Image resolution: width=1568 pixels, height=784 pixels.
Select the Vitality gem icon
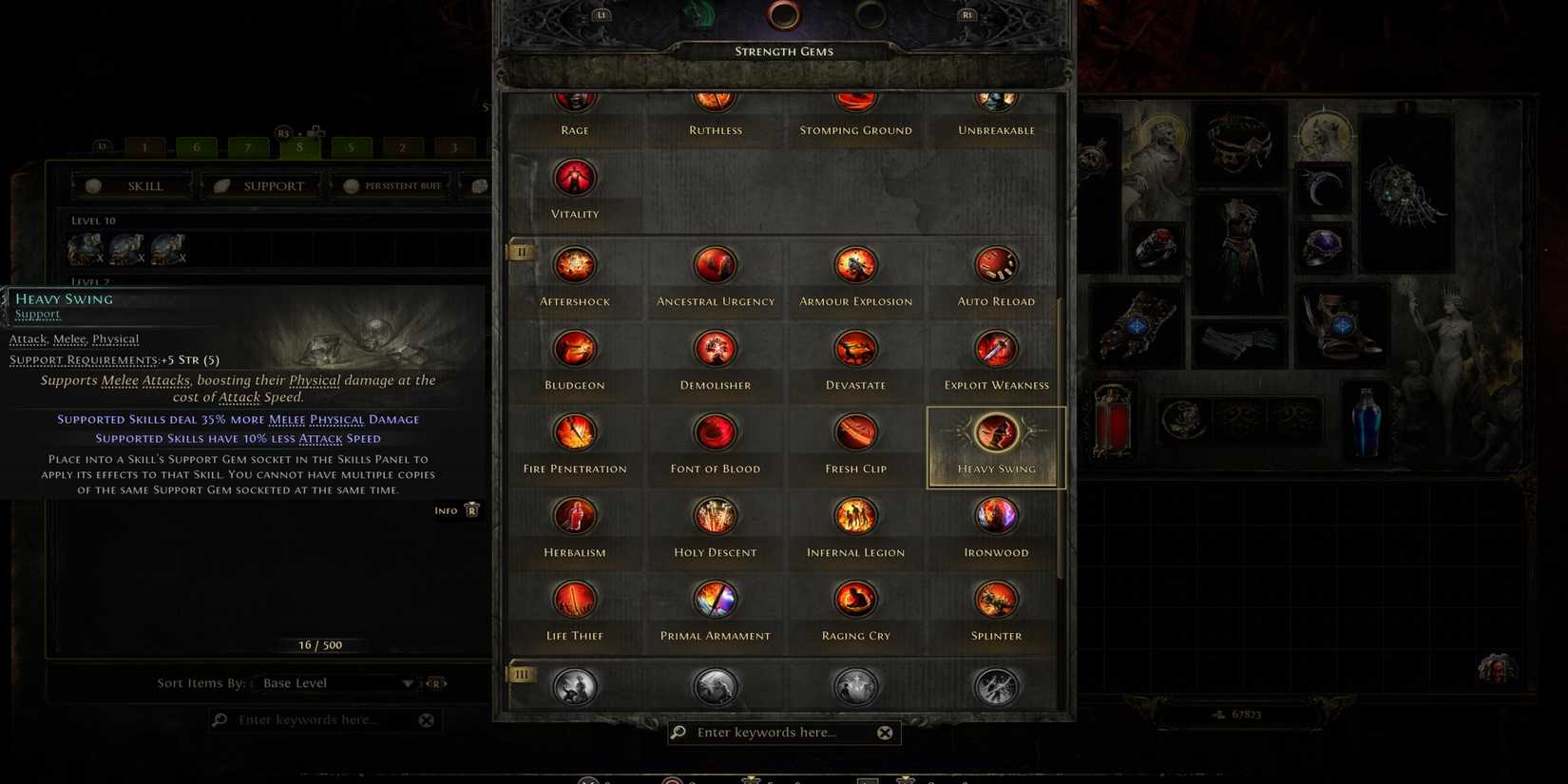[x=574, y=177]
